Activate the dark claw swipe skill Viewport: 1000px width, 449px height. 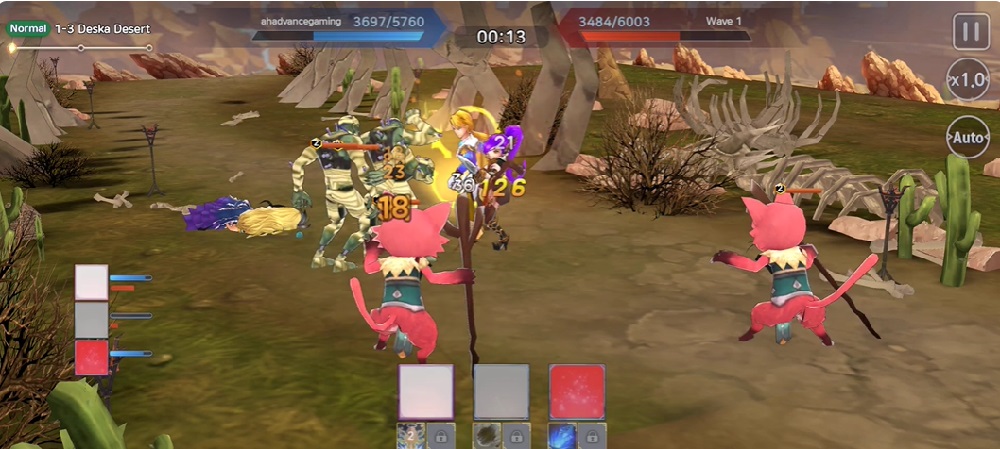[487, 436]
